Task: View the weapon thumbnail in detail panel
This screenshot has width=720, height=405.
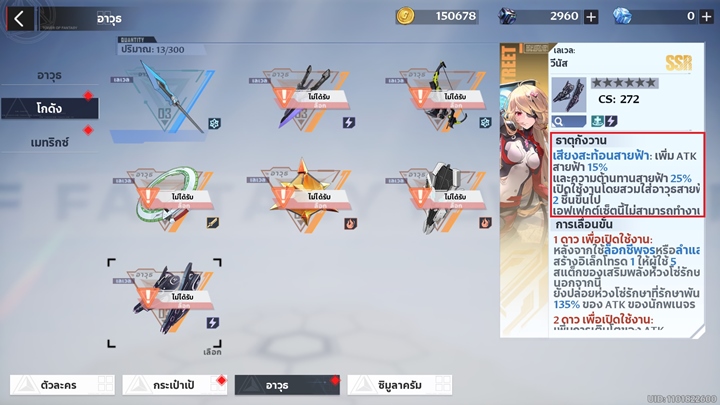Action: 569,95
